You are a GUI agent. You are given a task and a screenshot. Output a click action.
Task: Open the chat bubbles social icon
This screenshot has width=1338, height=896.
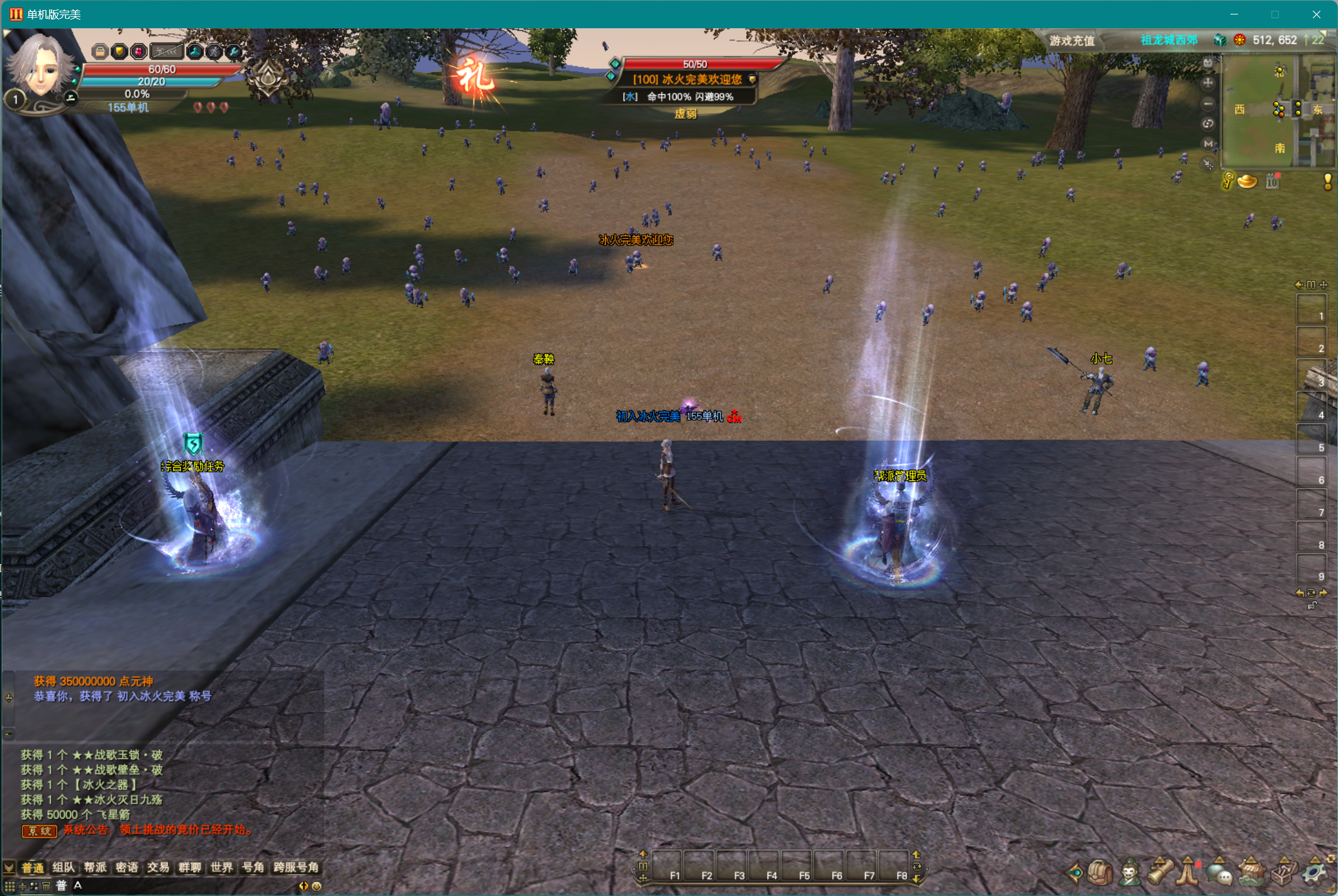tap(1219, 872)
